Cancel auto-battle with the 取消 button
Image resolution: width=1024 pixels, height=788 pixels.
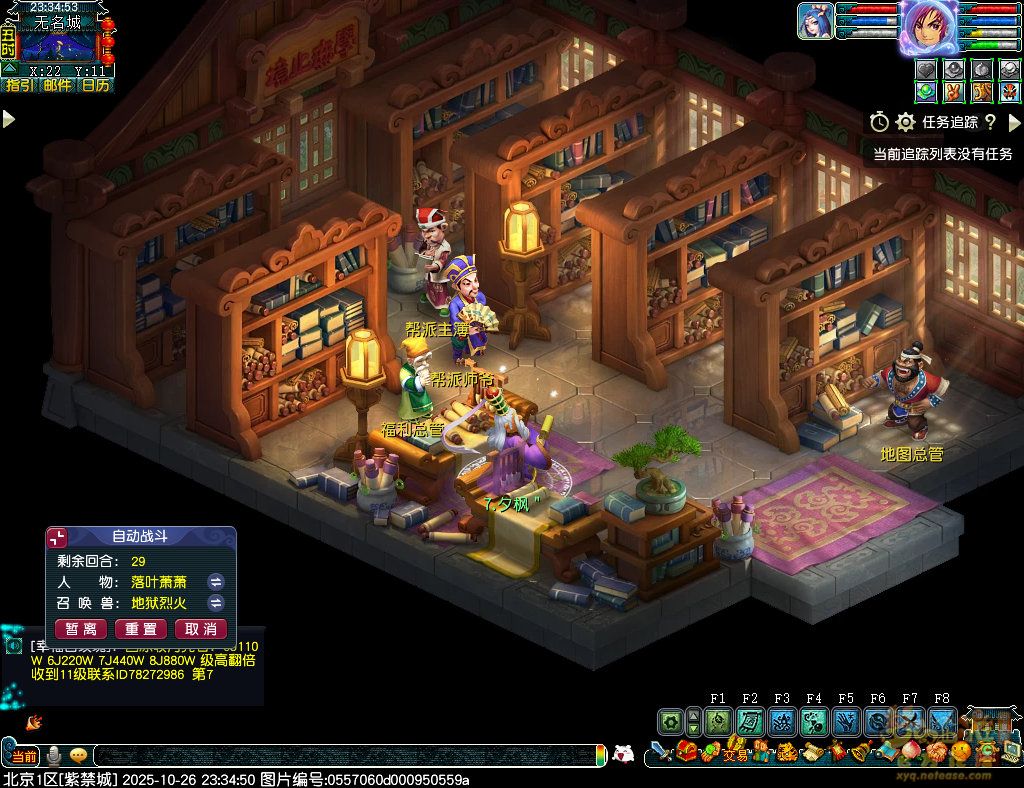click(x=201, y=629)
